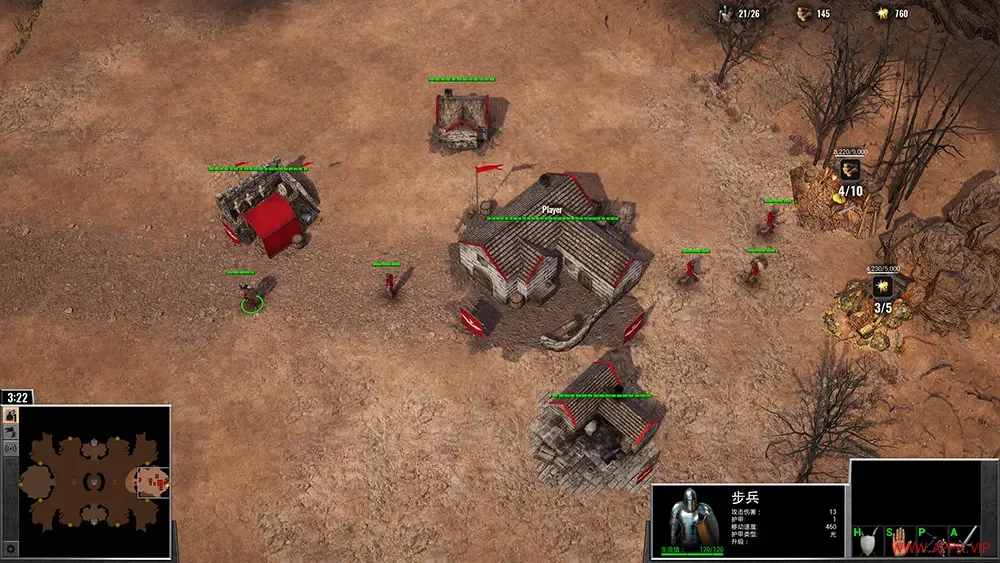This screenshot has width=1000, height=563.
Task: Toggle the second minimap side button
Action: point(10,432)
